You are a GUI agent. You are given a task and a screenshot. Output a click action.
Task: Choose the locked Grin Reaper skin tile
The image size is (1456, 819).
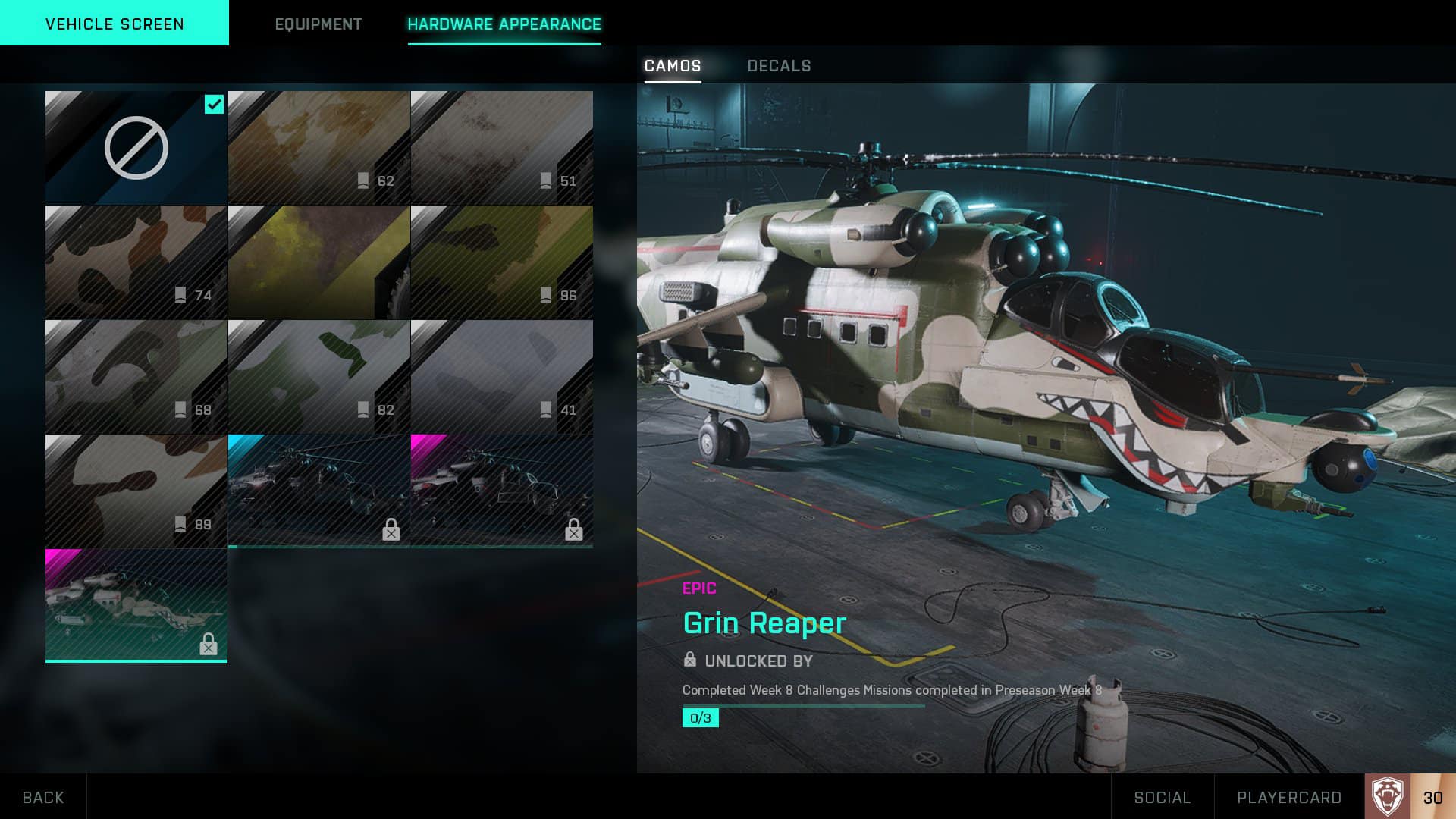click(136, 605)
